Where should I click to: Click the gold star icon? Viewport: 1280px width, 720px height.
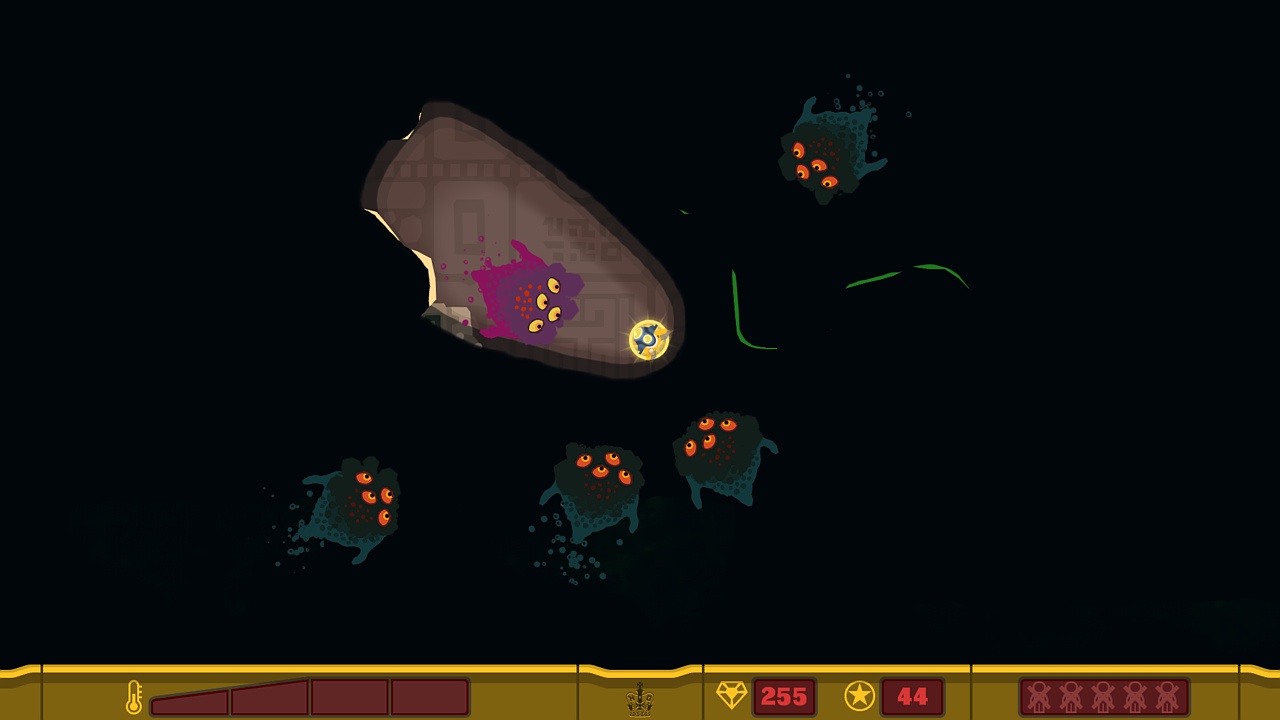point(859,696)
